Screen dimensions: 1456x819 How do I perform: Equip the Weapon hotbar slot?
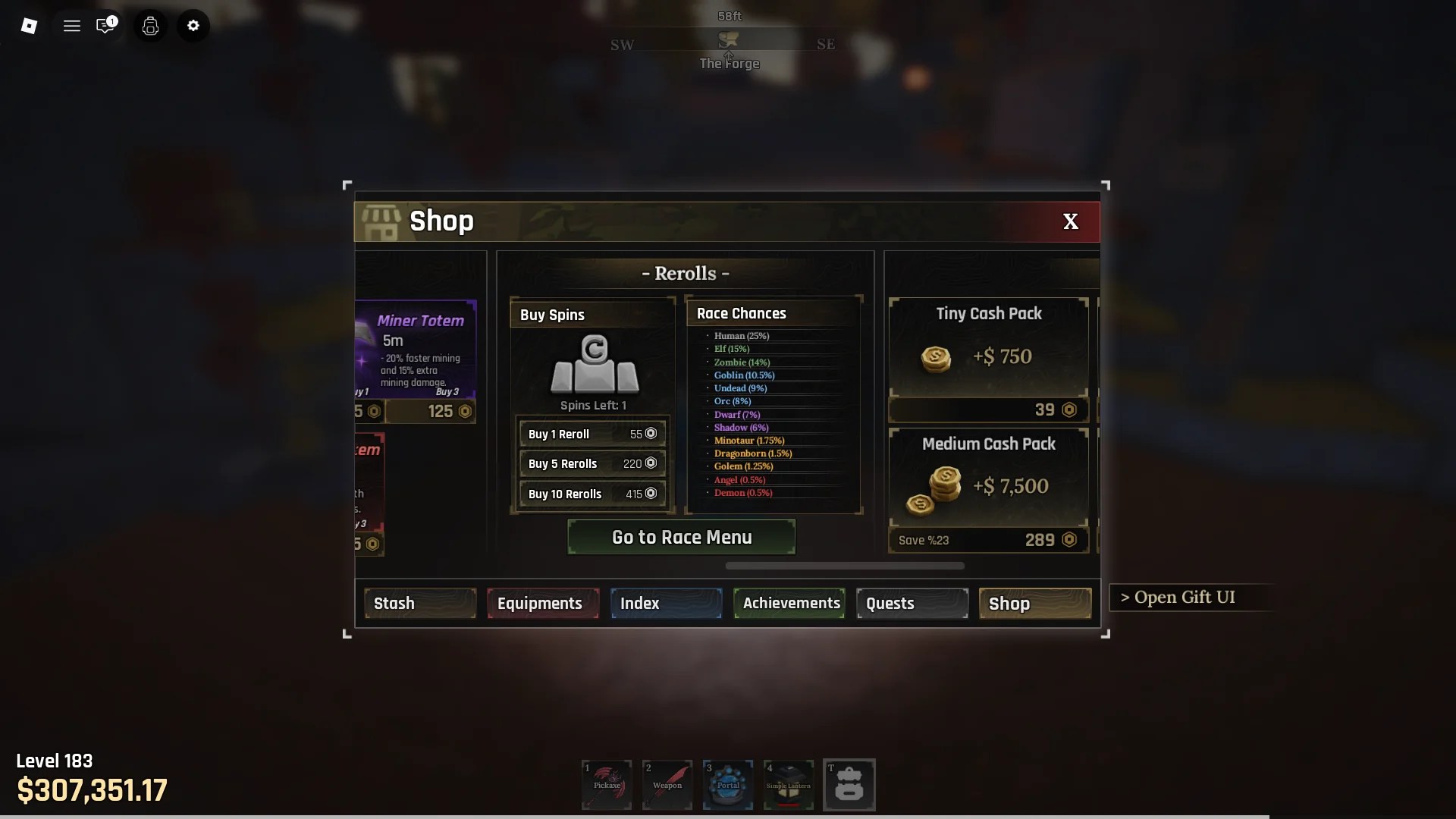[x=667, y=785]
